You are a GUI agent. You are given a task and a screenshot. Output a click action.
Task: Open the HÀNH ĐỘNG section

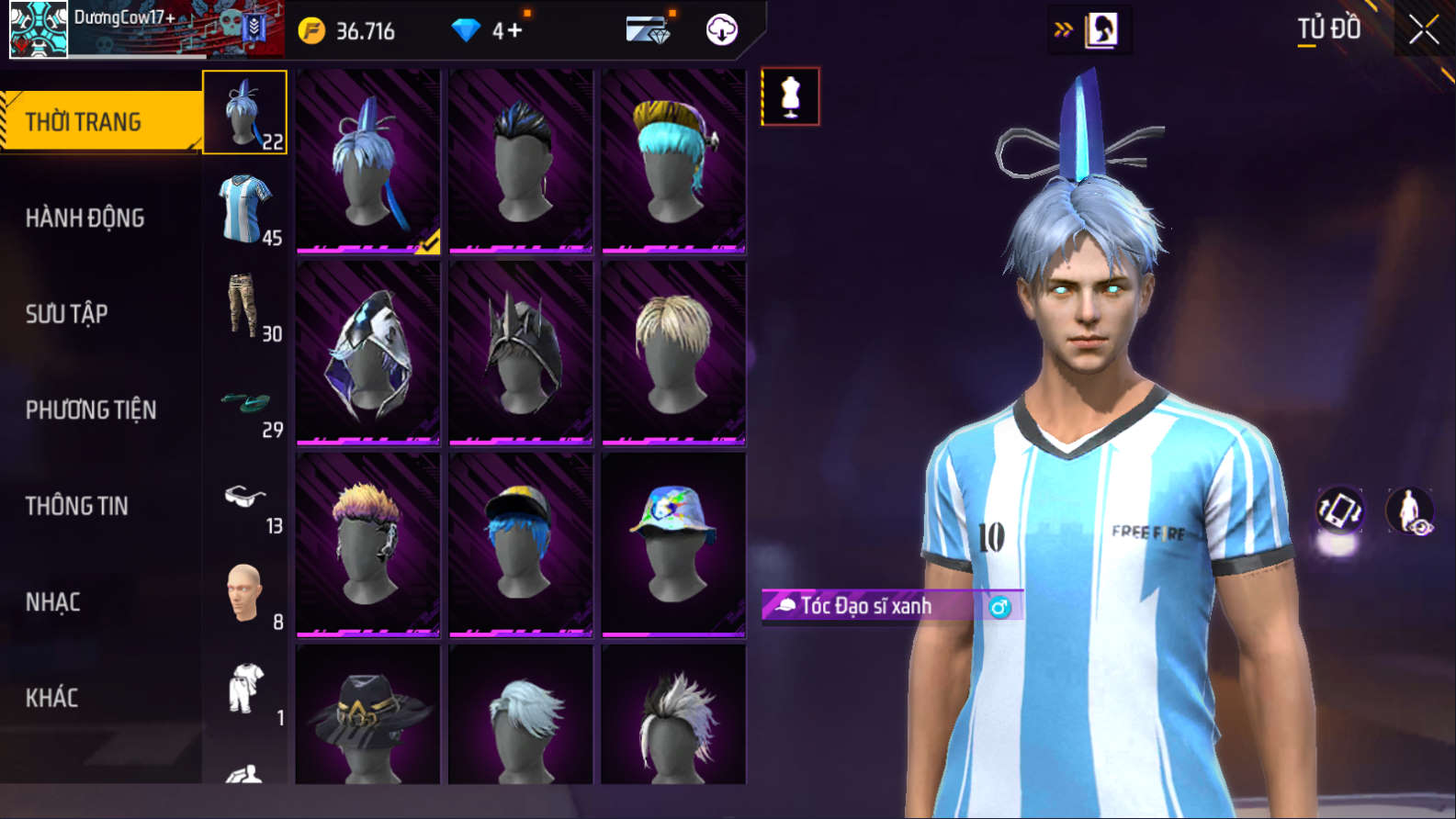[85, 218]
